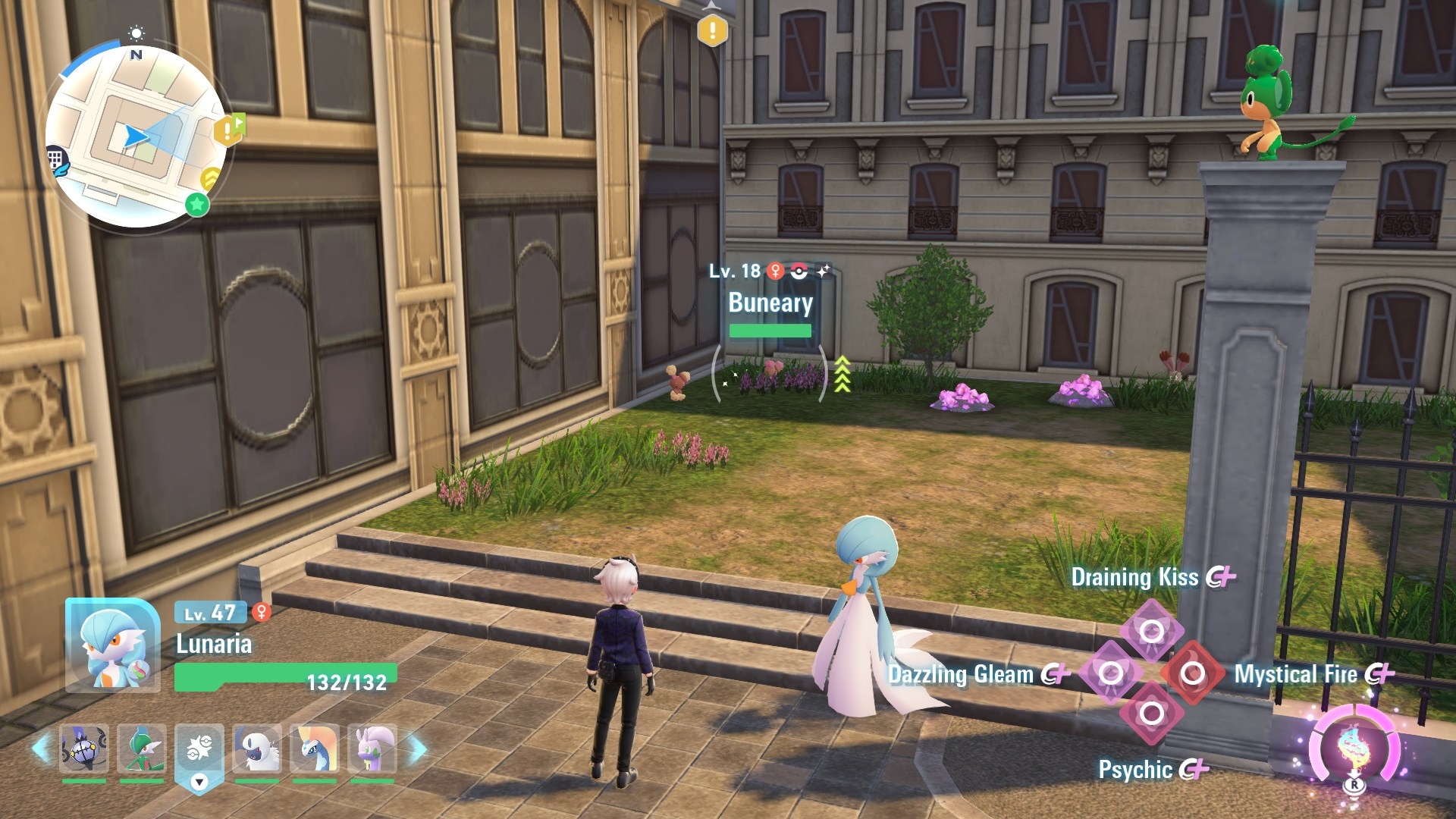This screenshot has height=819, width=1456.
Task: Cycle the party bar right with the arrow
Action: [418, 750]
